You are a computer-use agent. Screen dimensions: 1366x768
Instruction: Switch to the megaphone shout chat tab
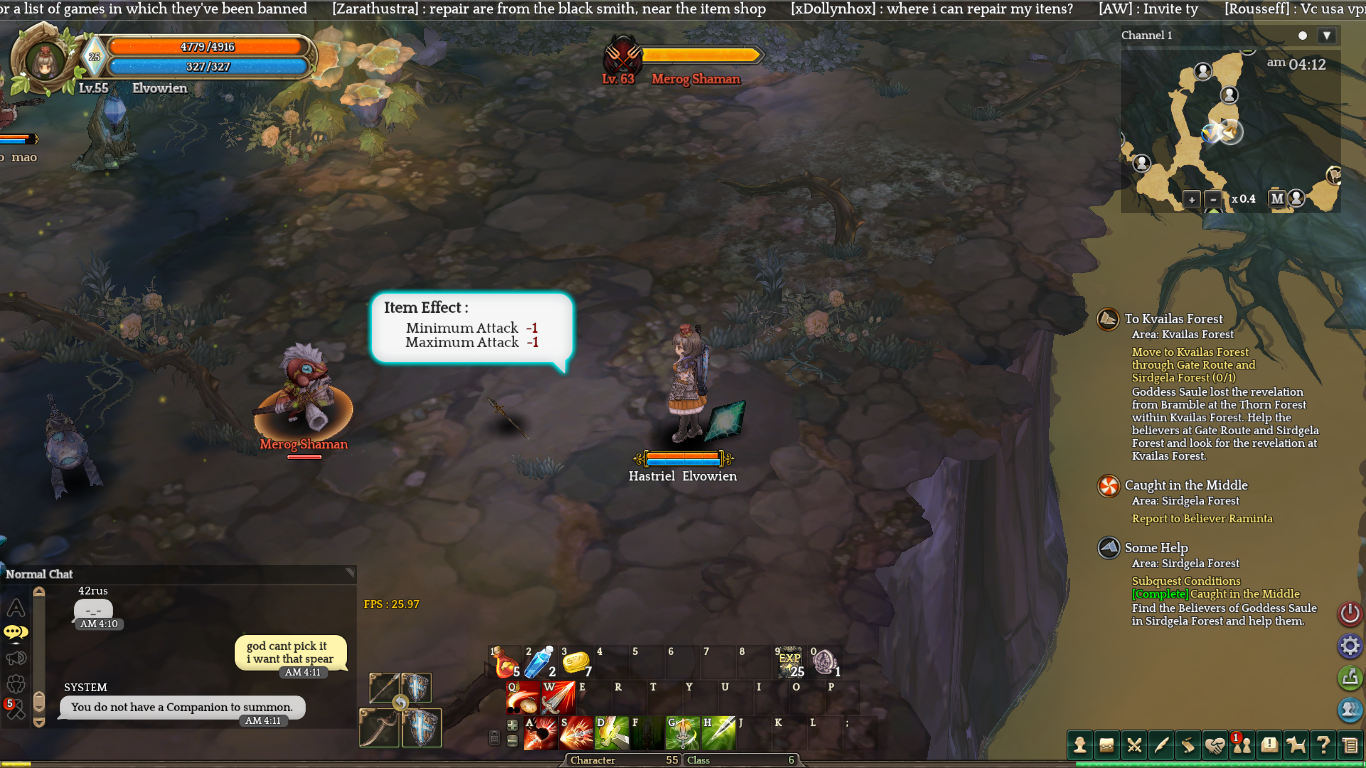(x=16, y=658)
